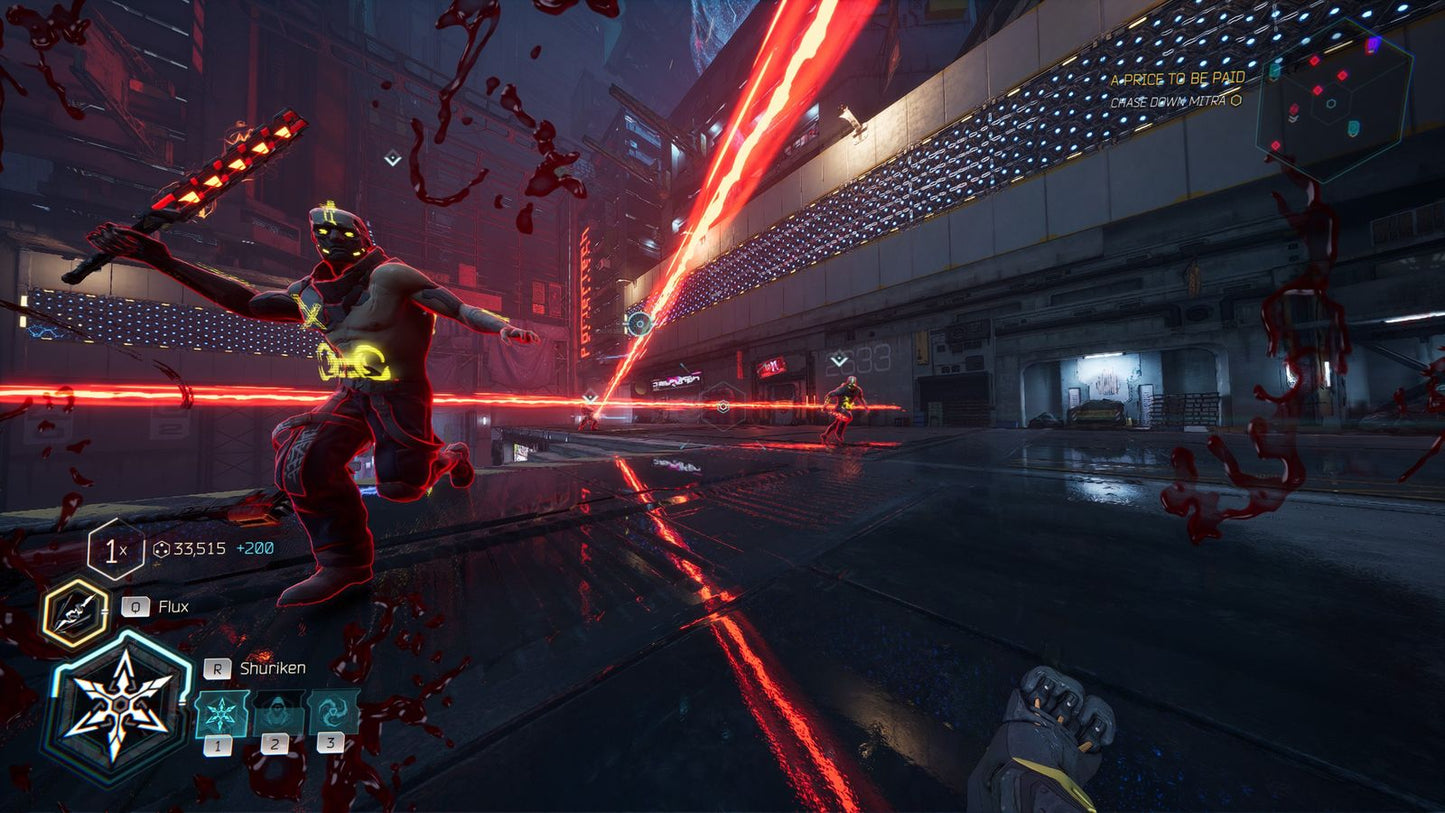The height and width of the screenshot is (813, 1445).
Task: Select the swirl ability icon in slot 3
Action: pos(332,711)
